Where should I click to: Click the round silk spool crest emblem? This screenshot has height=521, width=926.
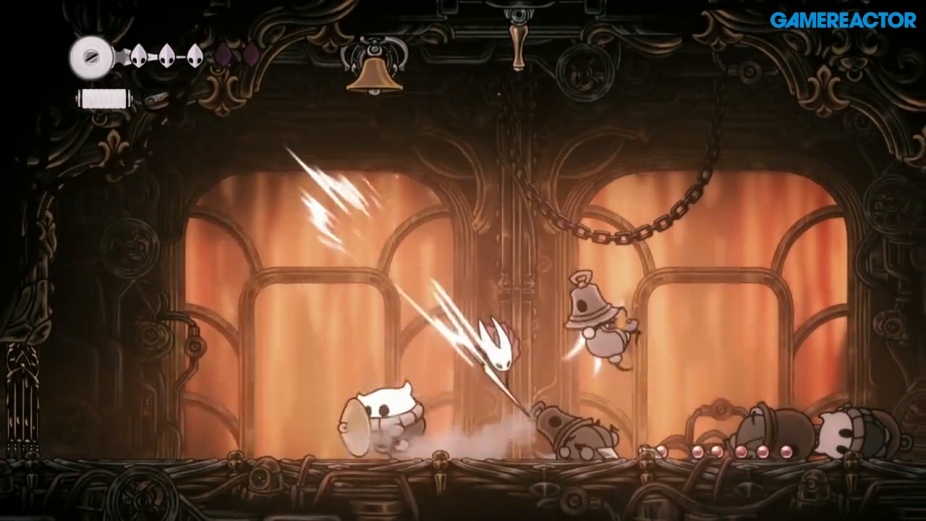pos(90,57)
